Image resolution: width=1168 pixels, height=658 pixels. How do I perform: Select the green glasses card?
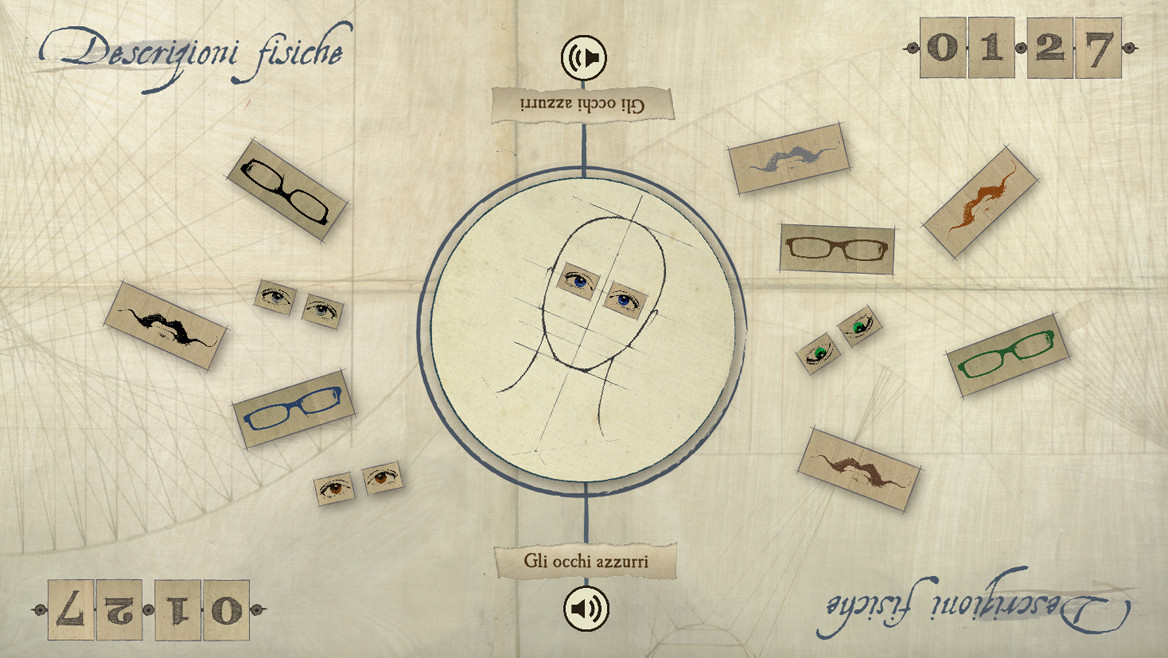(1007, 356)
